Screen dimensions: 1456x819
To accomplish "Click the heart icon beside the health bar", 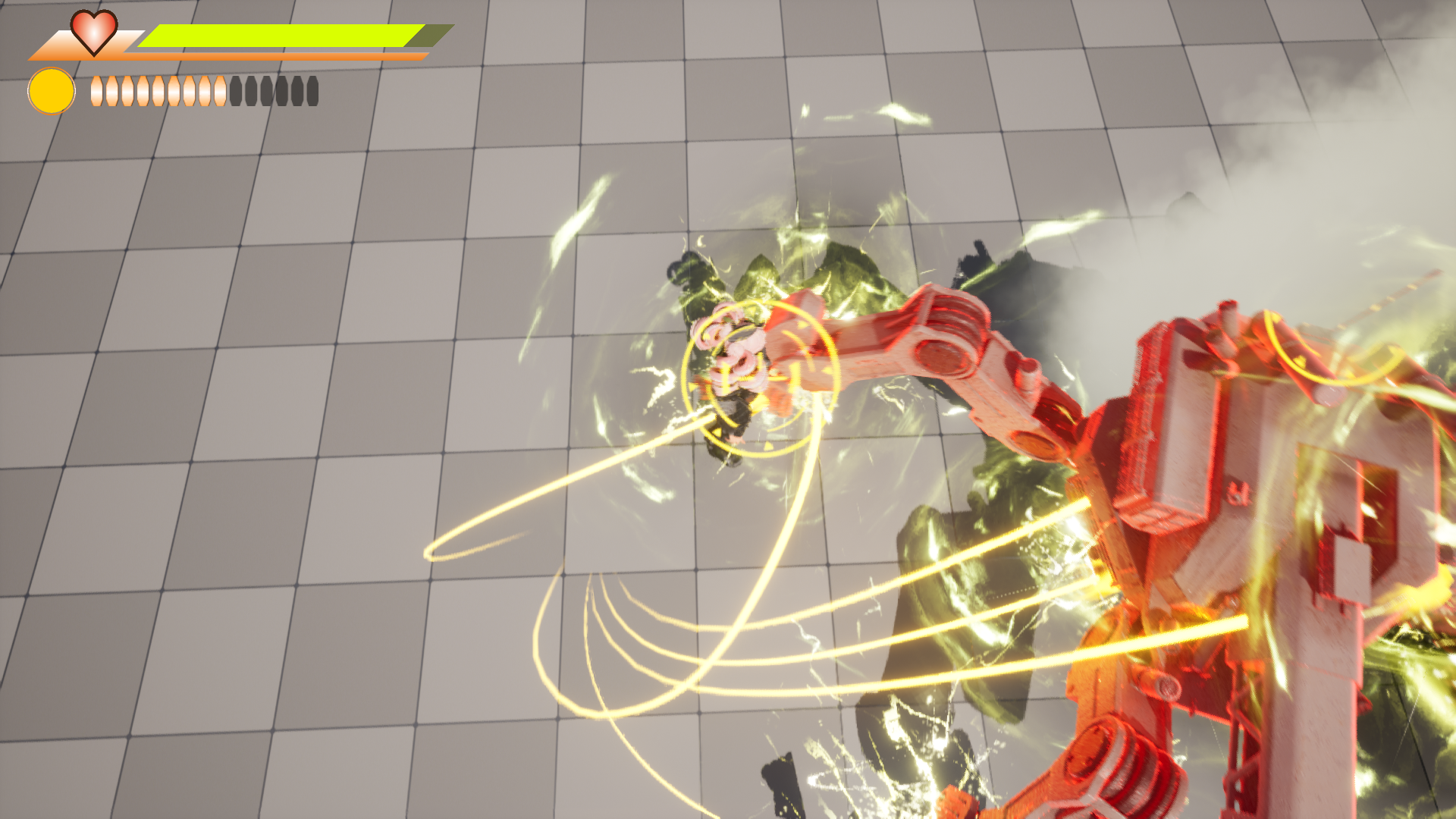I will [93, 32].
